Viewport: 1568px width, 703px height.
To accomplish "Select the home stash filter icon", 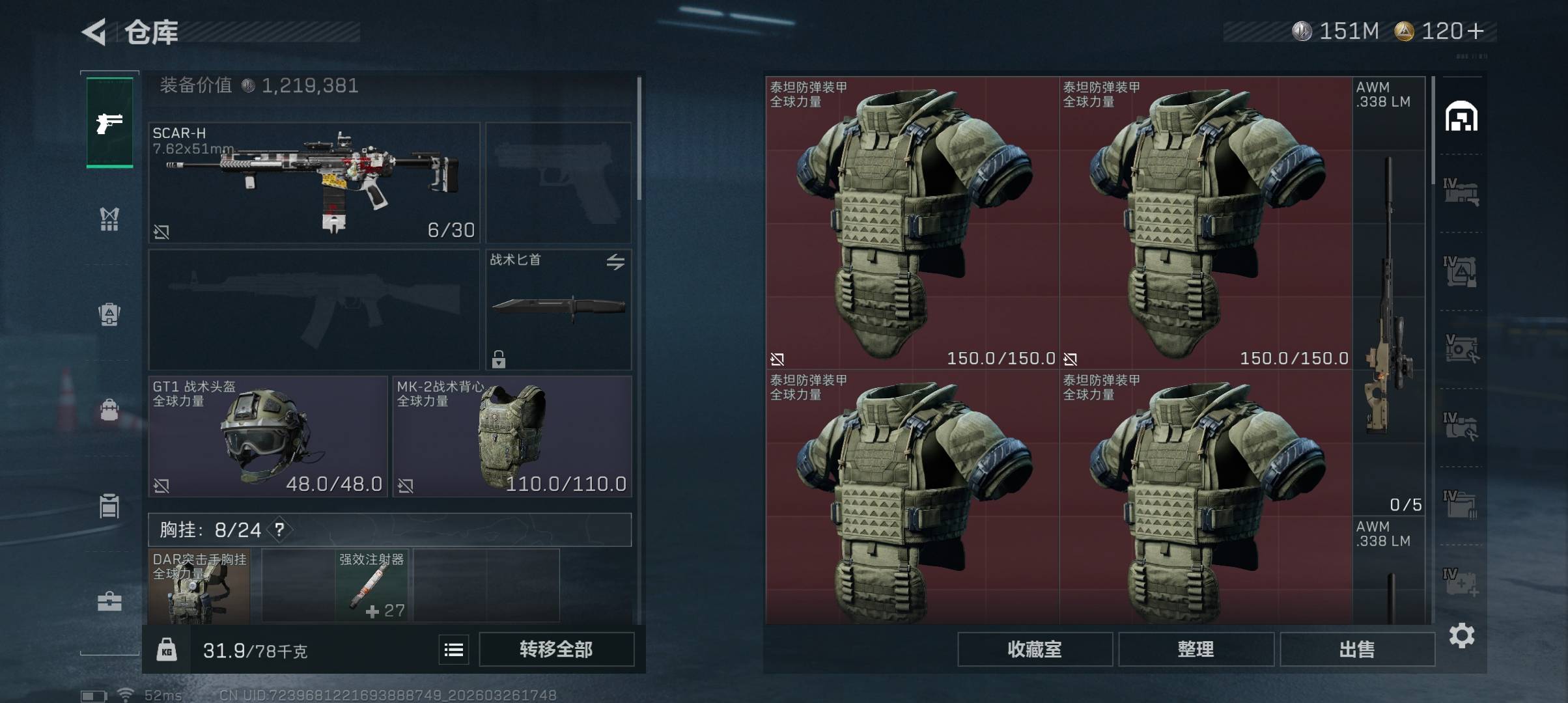I will click(x=1461, y=117).
